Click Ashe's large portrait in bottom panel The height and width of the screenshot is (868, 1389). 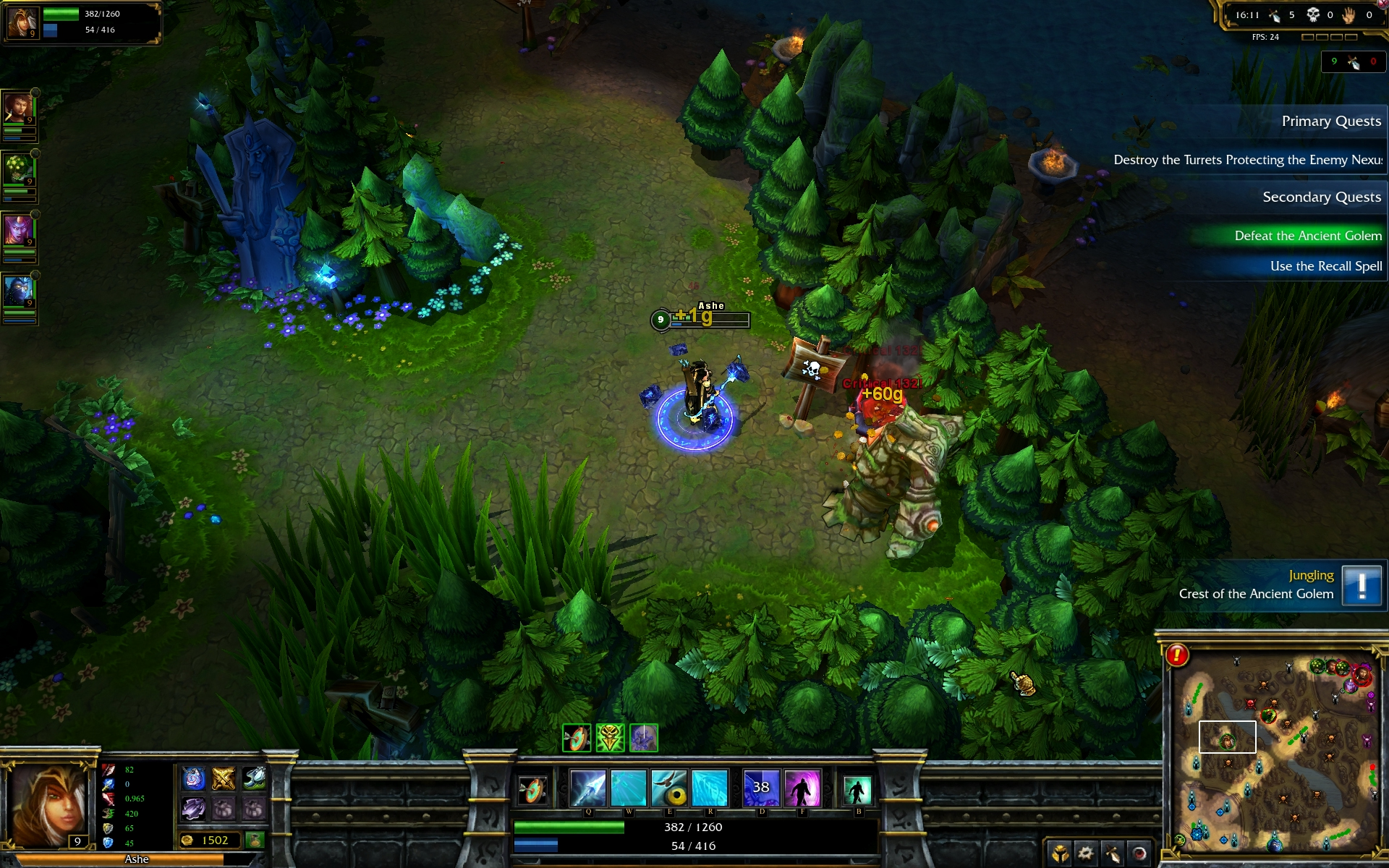(x=47, y=804)
